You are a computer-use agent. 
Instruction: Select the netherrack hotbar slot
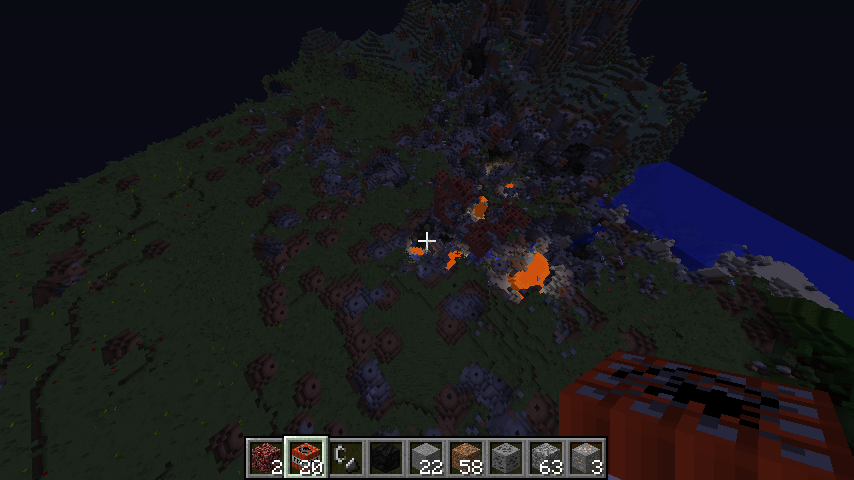tap(266, 458)
